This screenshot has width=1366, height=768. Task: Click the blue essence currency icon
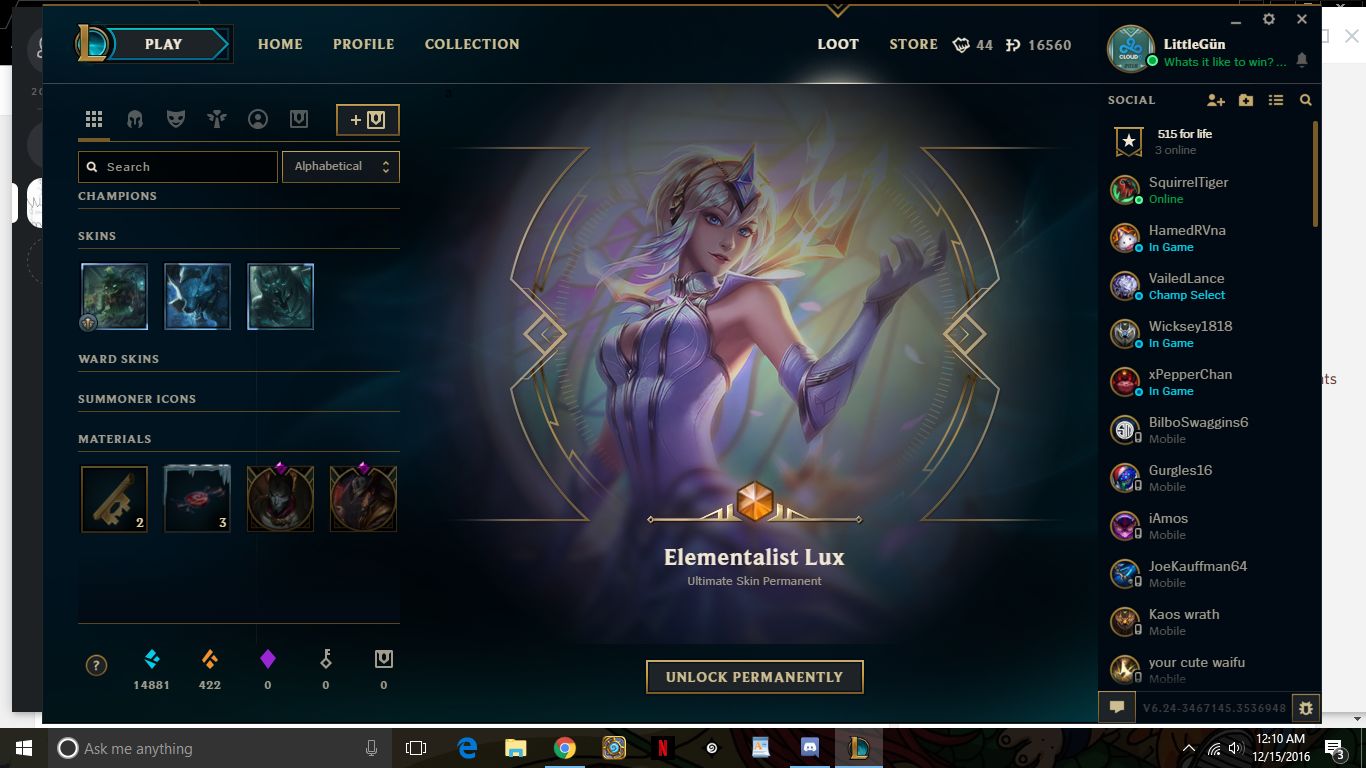(152, 660)
